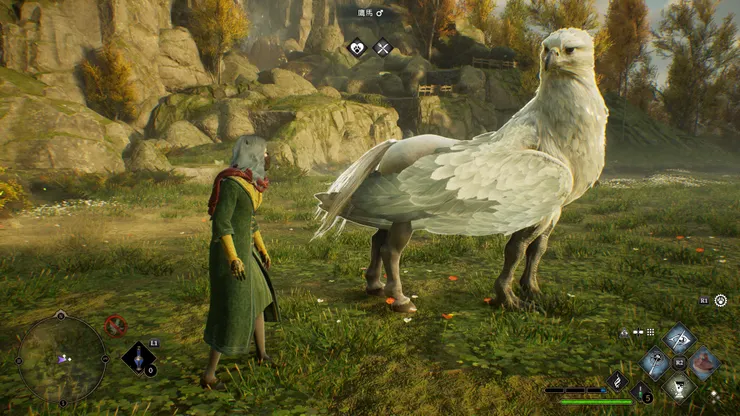
Task: Activate the wand spell in the left diamond
Action: (655, 362)
